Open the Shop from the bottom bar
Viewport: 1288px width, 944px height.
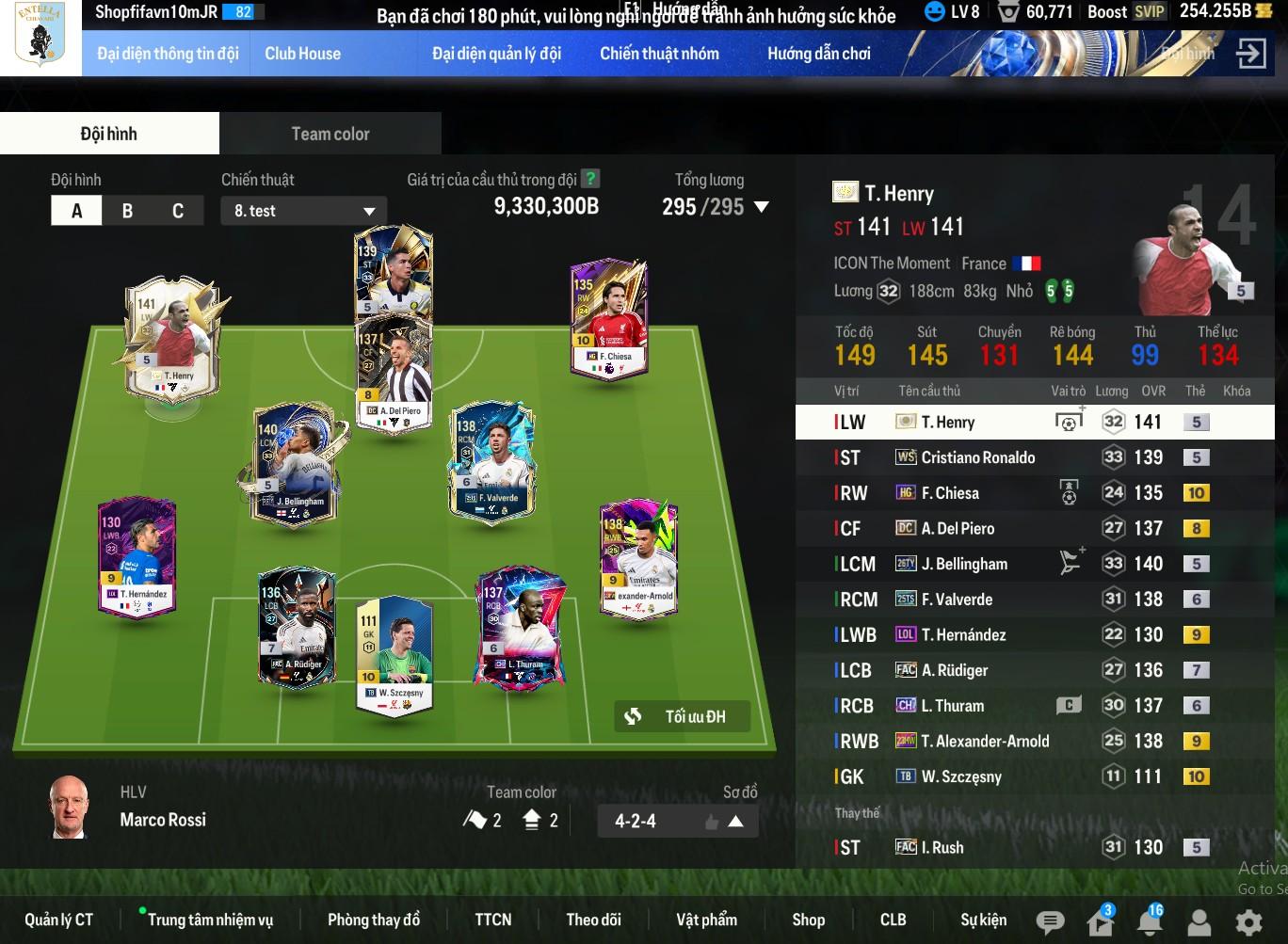tap(808, 920)
